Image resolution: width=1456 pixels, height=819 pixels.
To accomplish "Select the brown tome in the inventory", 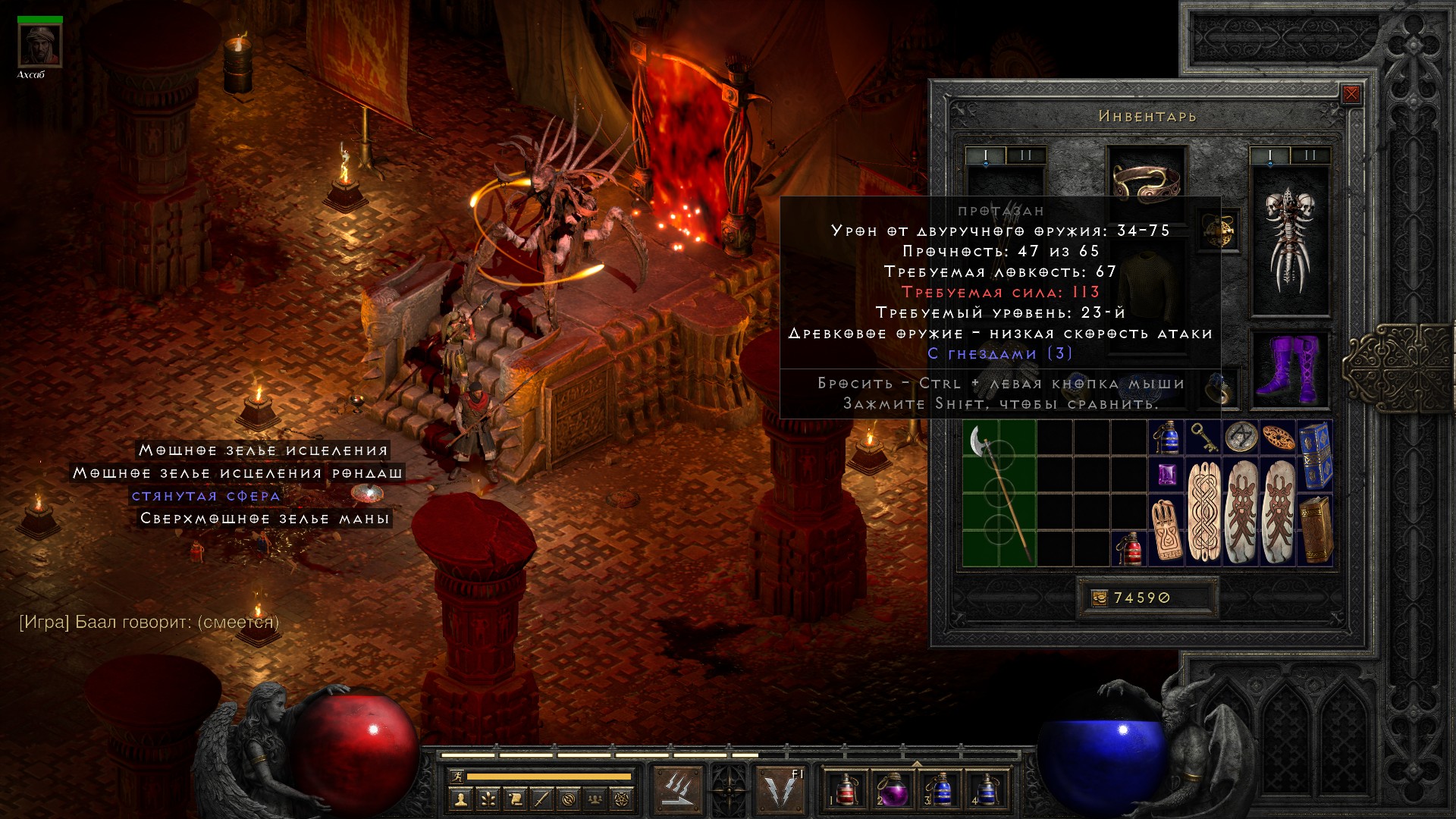I will [x=1315, y=530].
